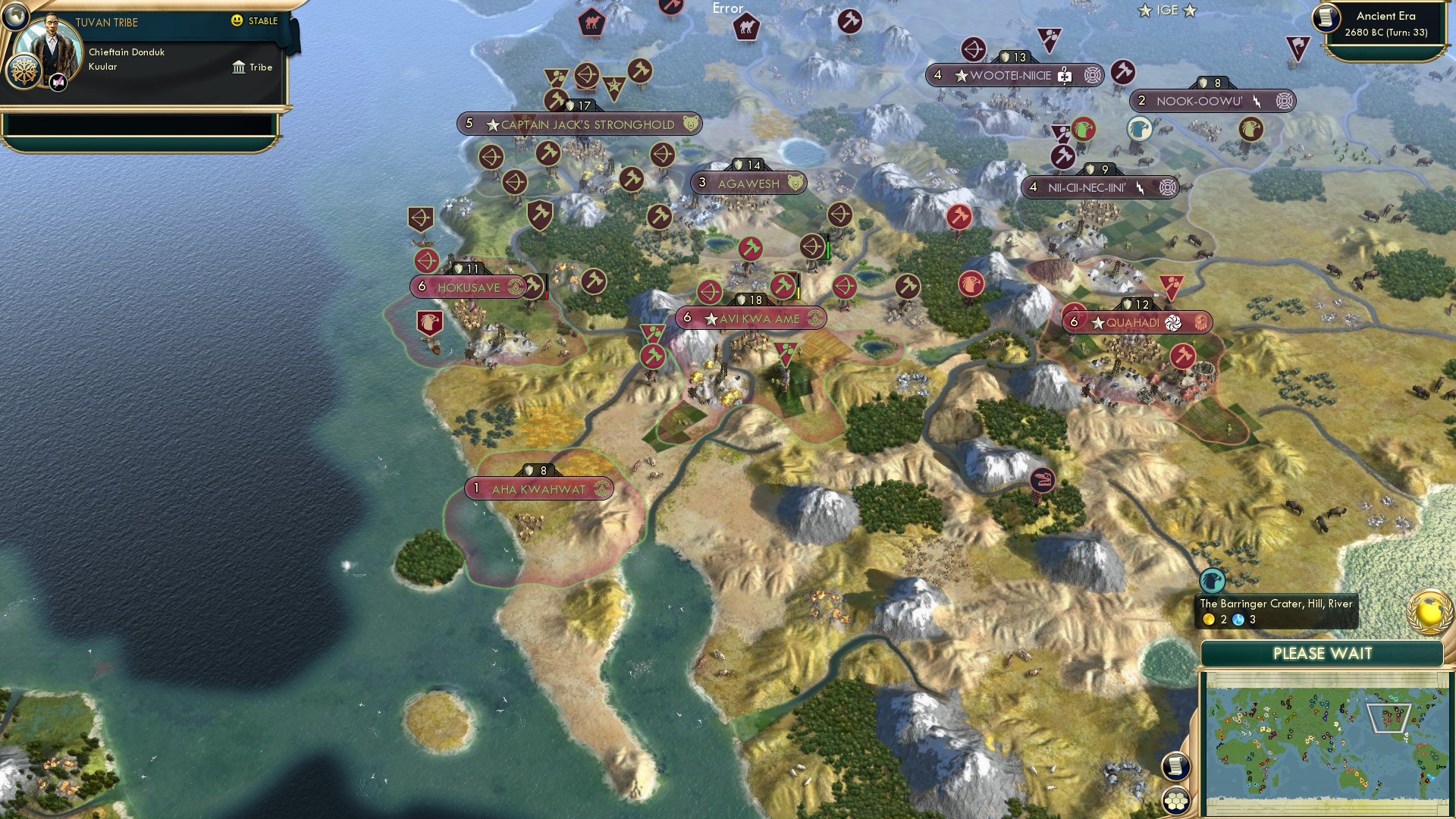
Task: Select the pink quill edit icon
Action: pyautogui.click(x=58, y=82)
